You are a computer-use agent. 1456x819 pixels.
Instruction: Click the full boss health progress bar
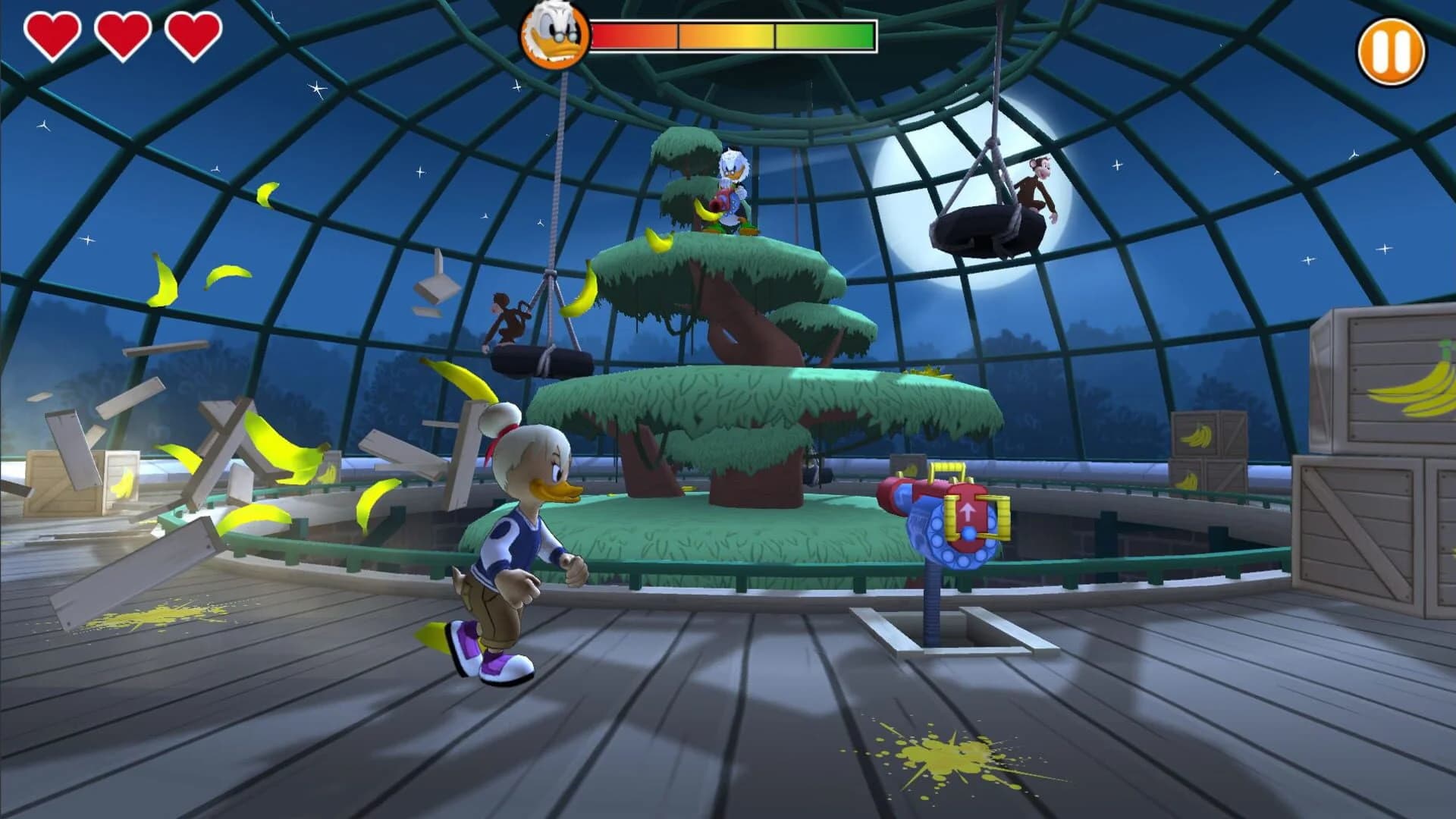tap(732, 33)
